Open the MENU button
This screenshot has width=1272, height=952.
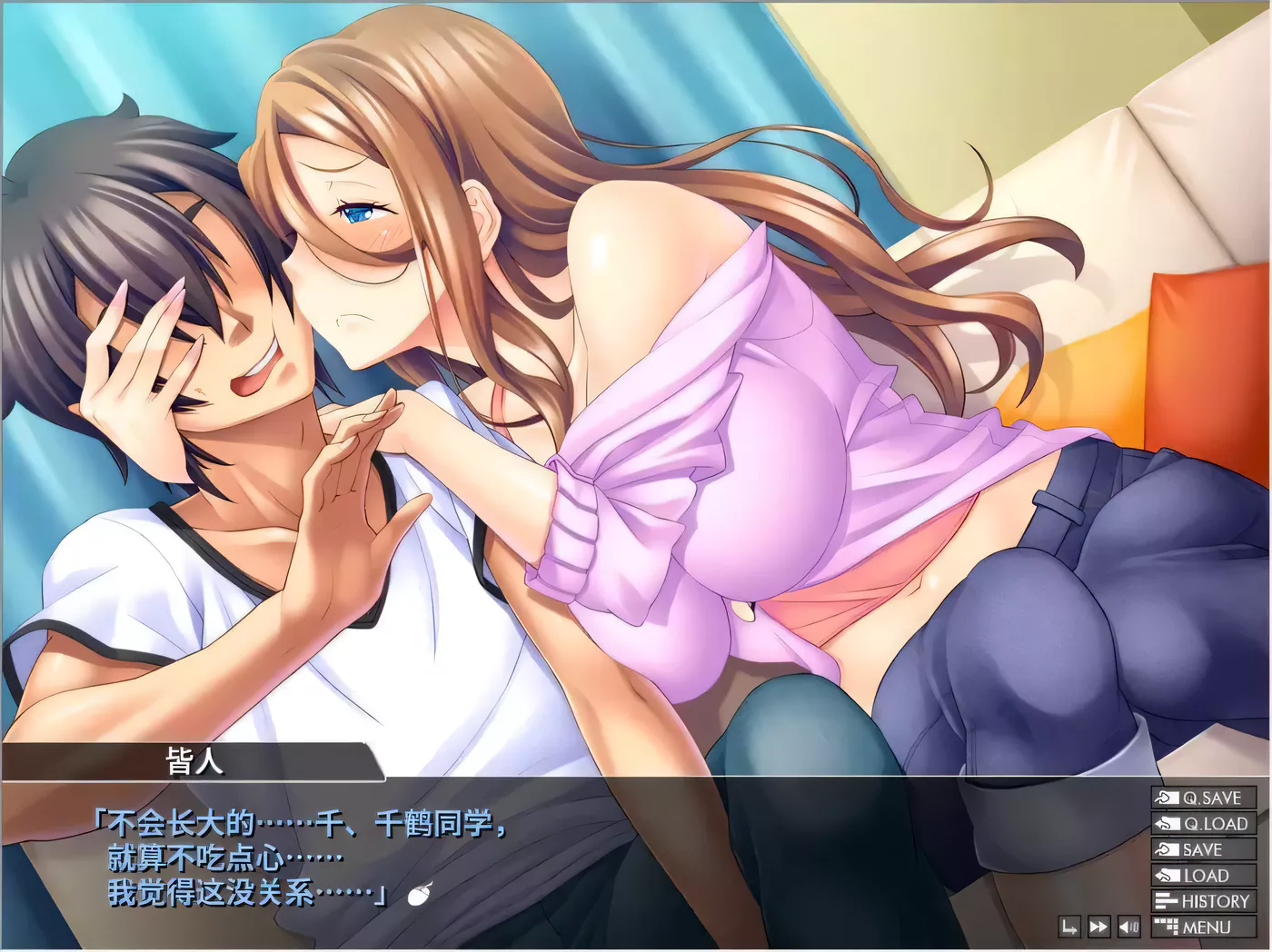[1204, 927]
